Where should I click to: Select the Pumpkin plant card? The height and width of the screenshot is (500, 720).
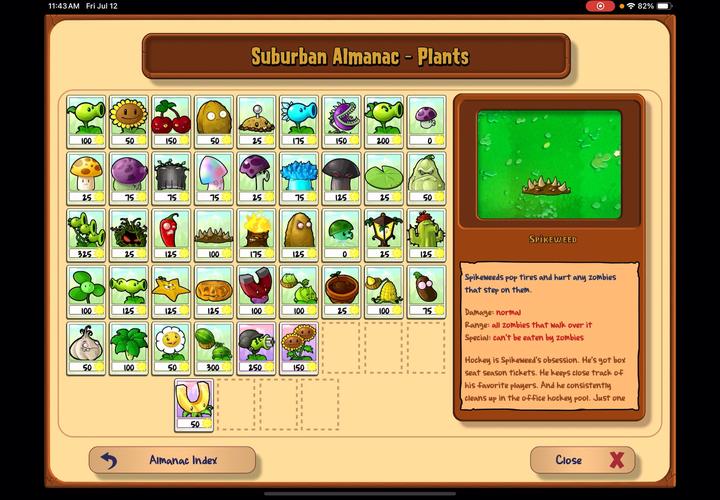coord(213,291)
